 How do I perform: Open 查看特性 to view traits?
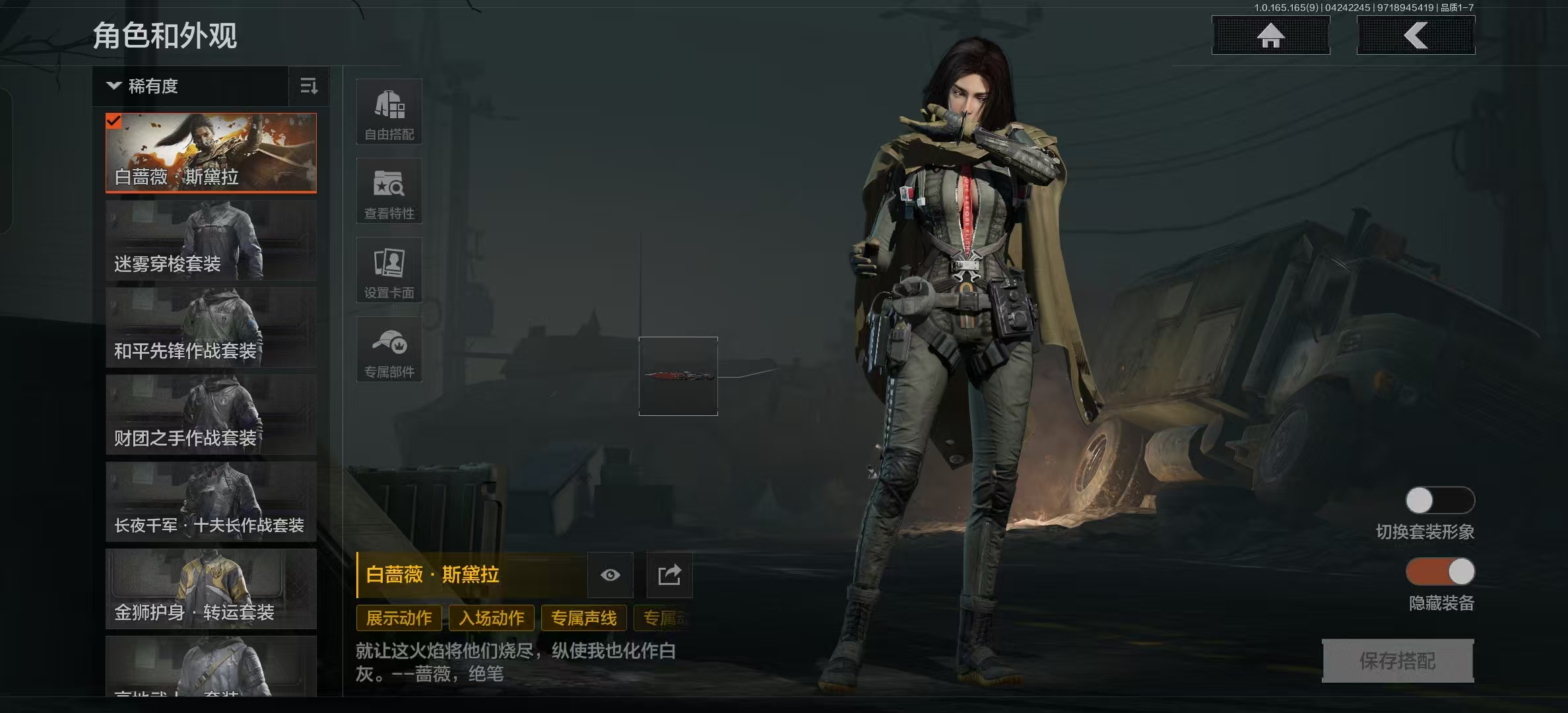tap(389, 191)
